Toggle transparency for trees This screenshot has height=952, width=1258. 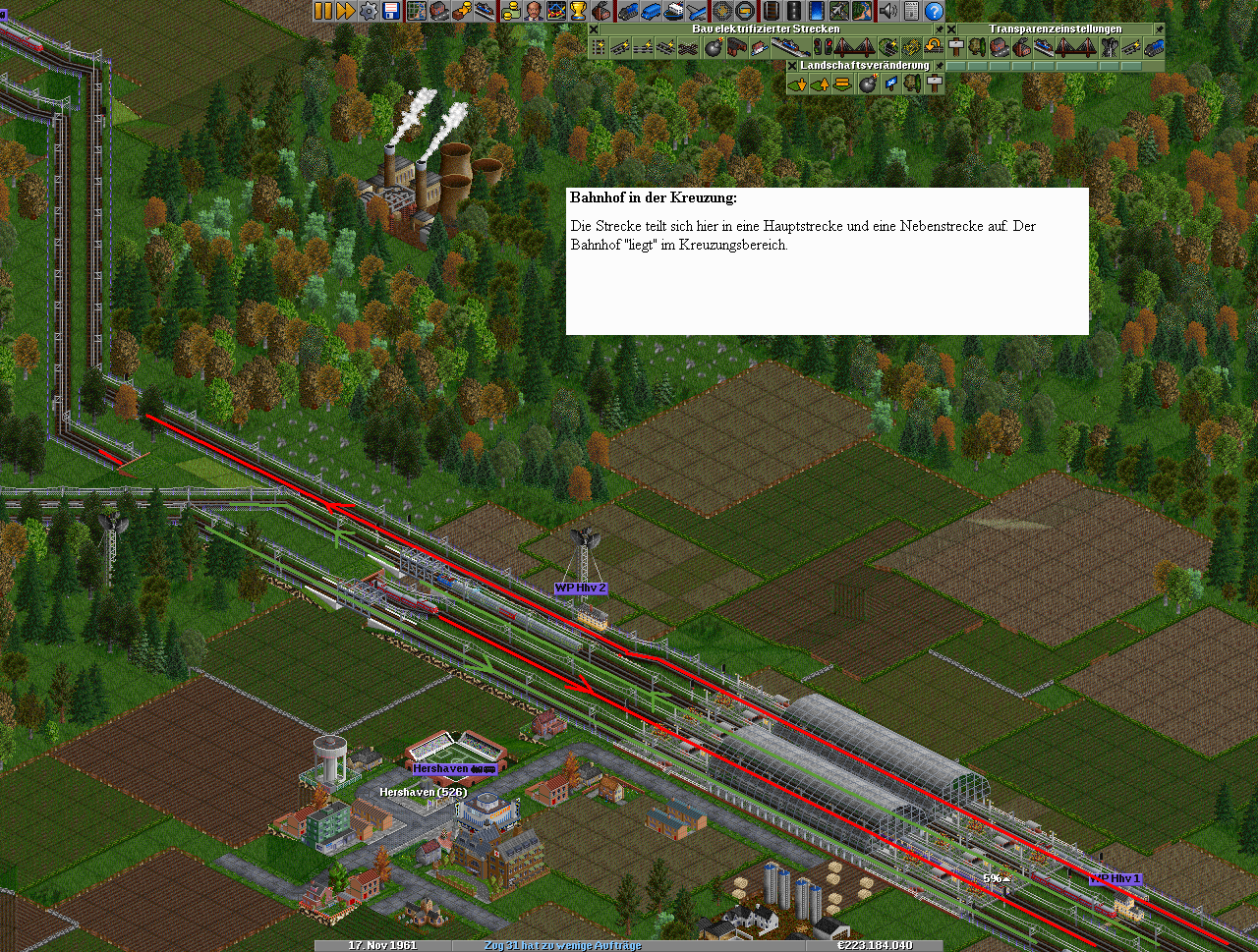(977, 47)
